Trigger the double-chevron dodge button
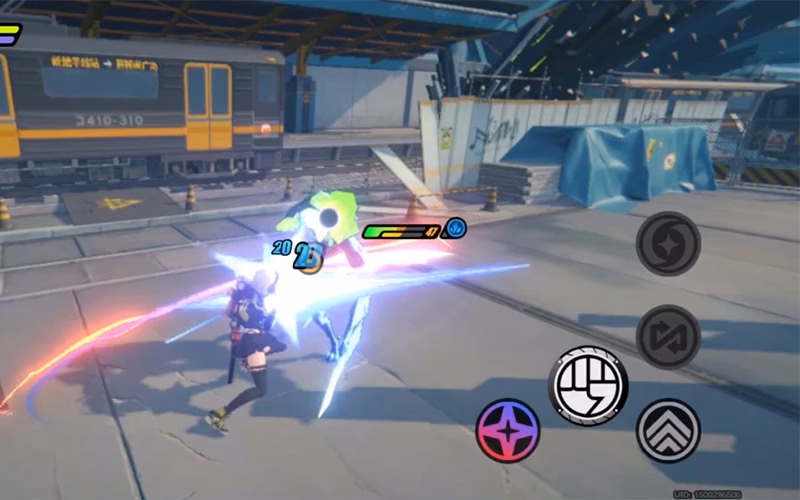800x500 pixels. (x=668, y=430)
